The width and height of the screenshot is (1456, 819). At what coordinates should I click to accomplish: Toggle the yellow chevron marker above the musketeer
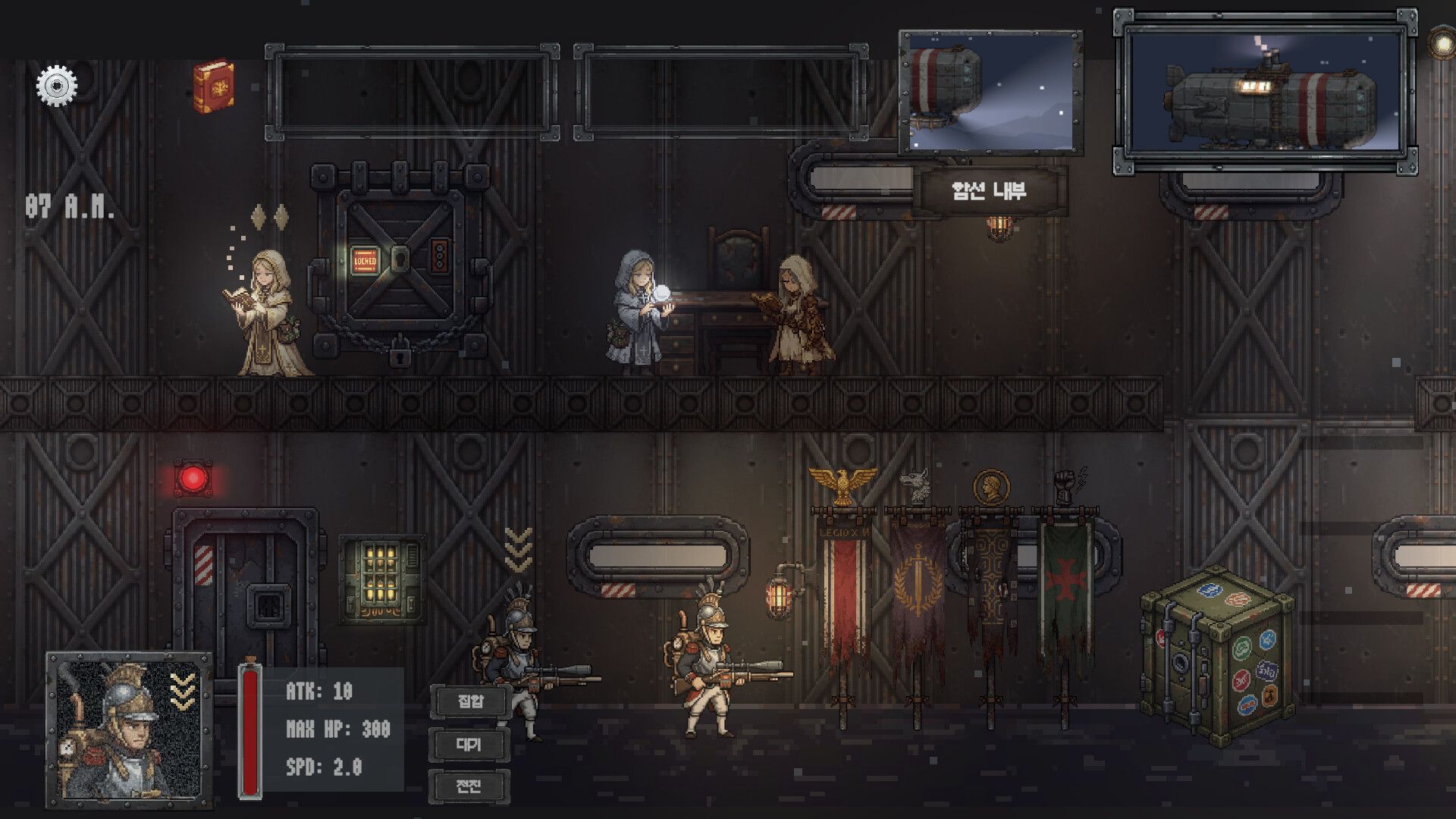(518, 548)
